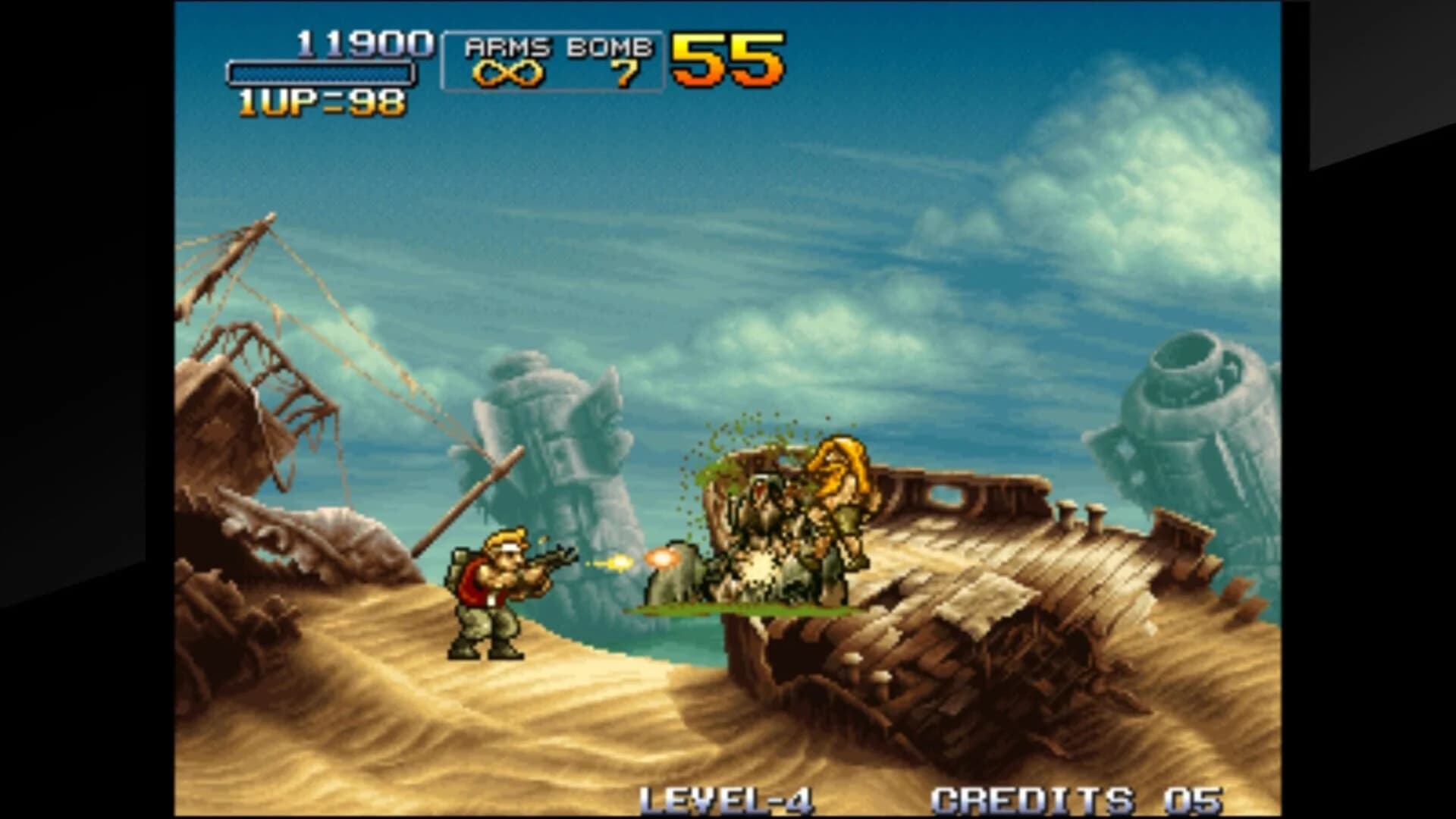Select the LEVEL-4 label at the bottom
Viewport: 1456px width, 819px height.
point(728,796)
